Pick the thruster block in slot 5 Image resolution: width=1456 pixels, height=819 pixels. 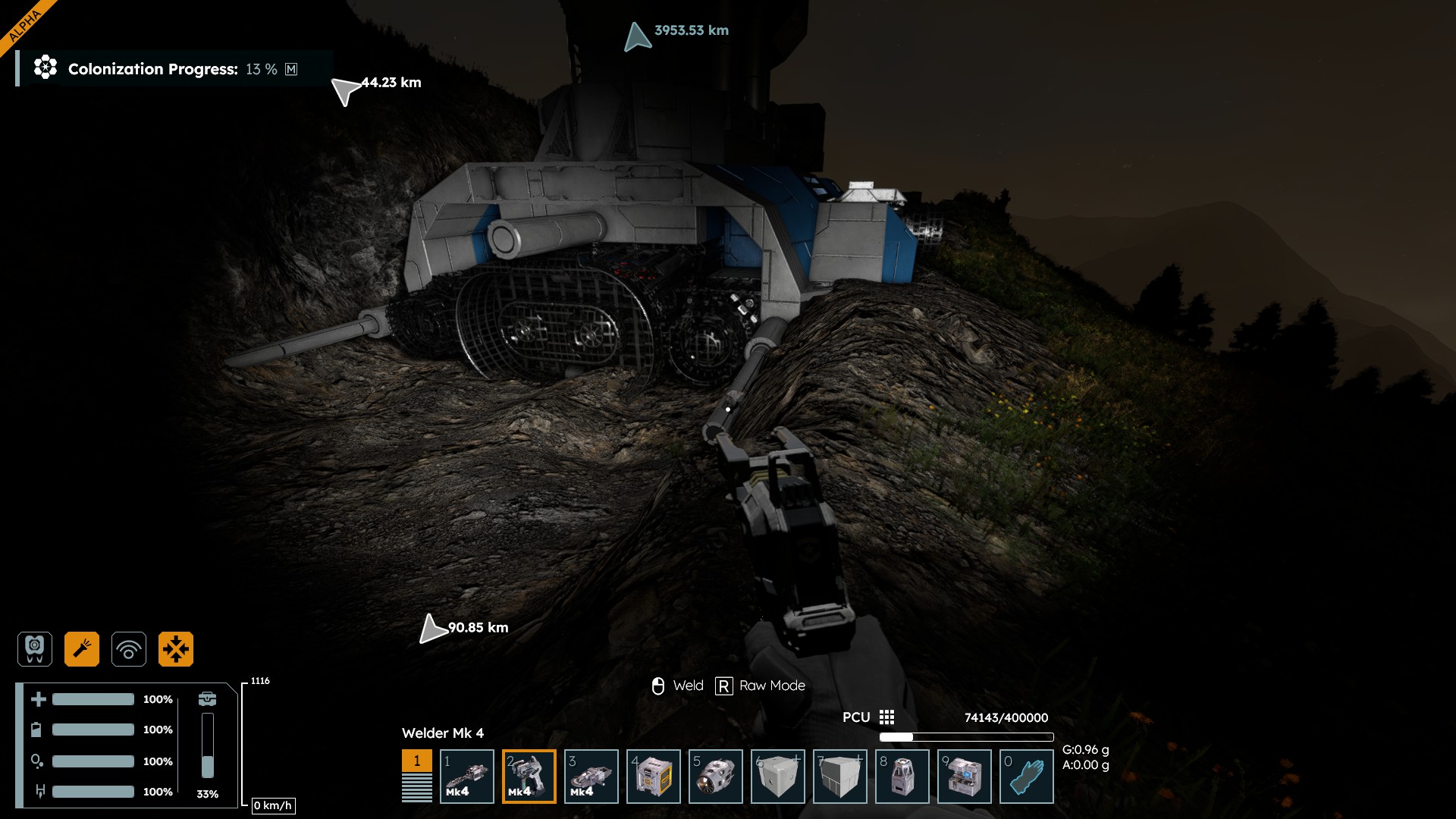click(x=716, y=776)
